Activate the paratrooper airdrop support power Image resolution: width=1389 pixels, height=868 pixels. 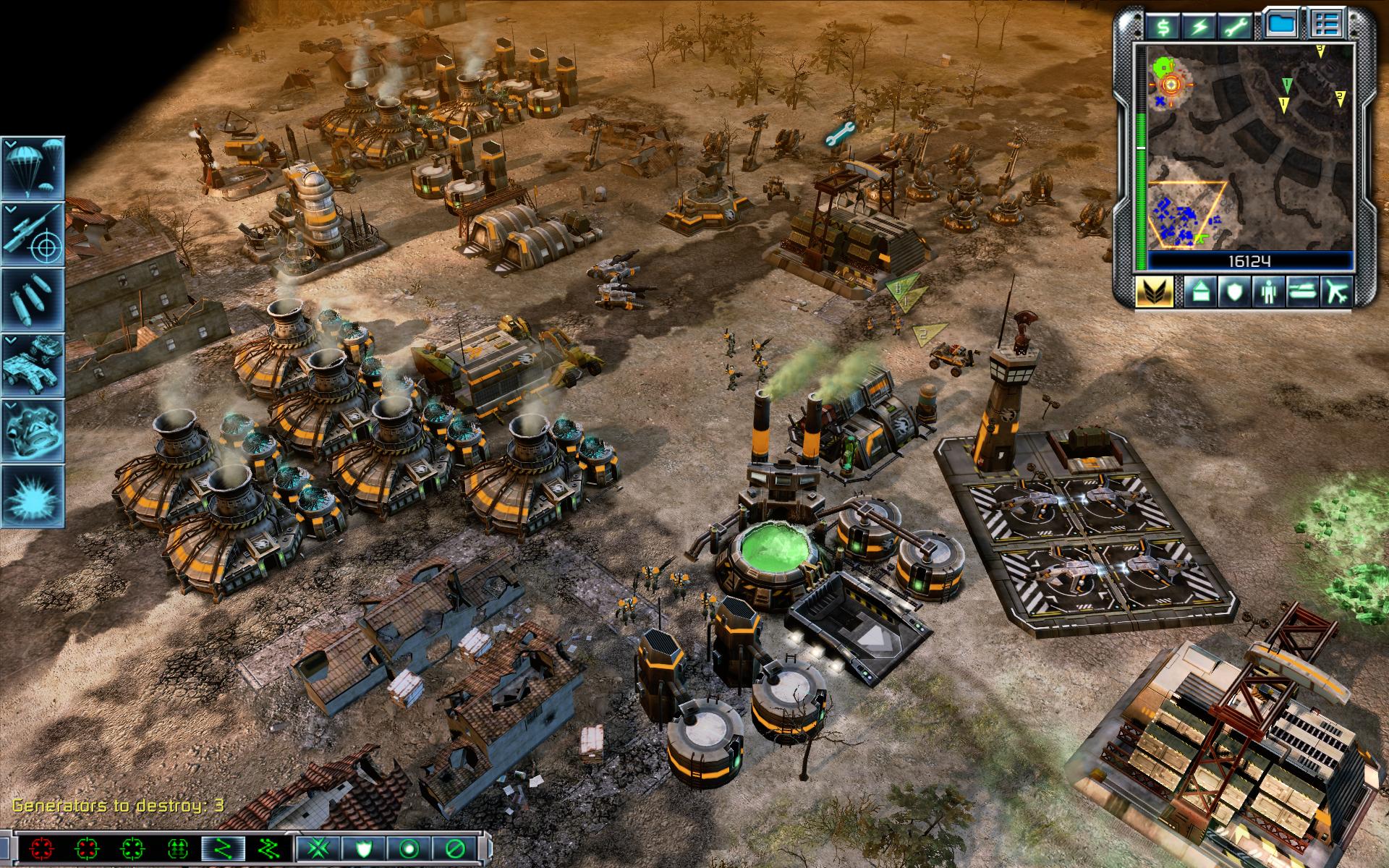tap(33, 169)
